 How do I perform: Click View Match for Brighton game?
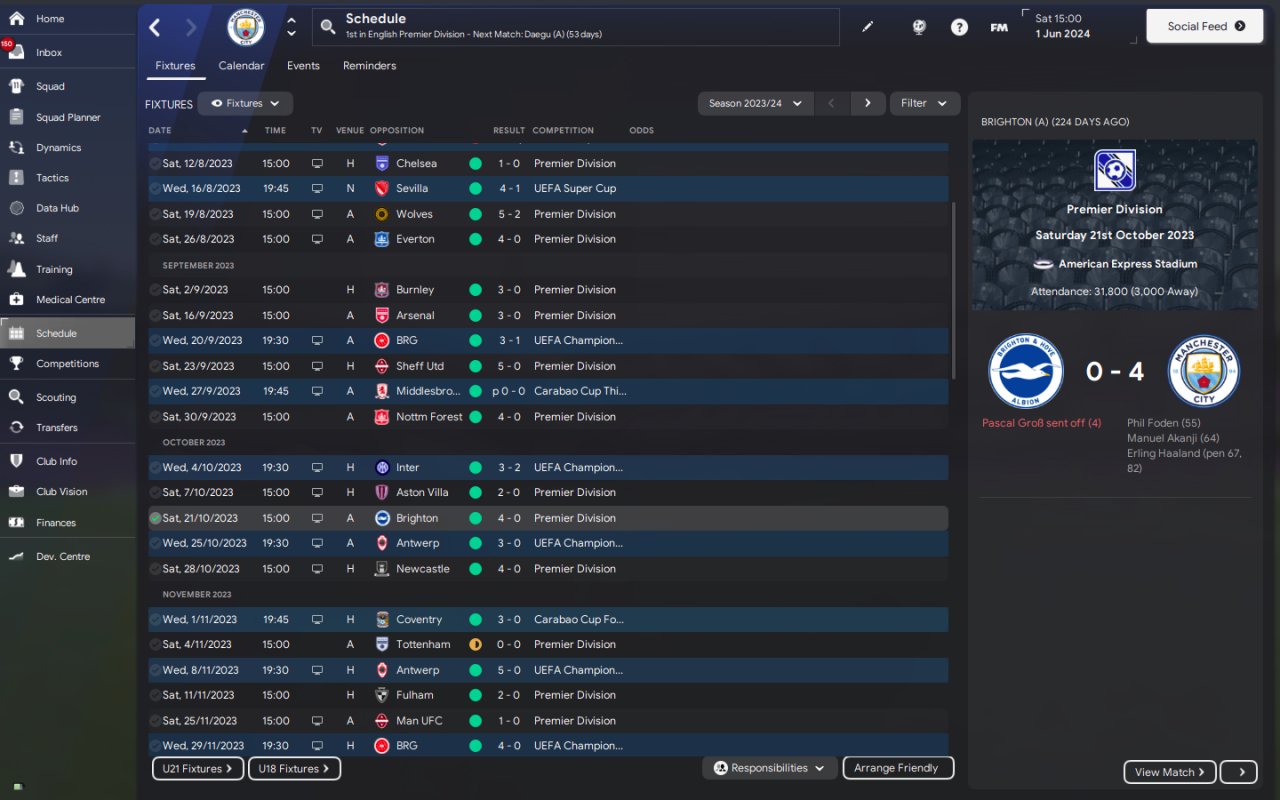pyautogui.click(x=1169, y=772)
